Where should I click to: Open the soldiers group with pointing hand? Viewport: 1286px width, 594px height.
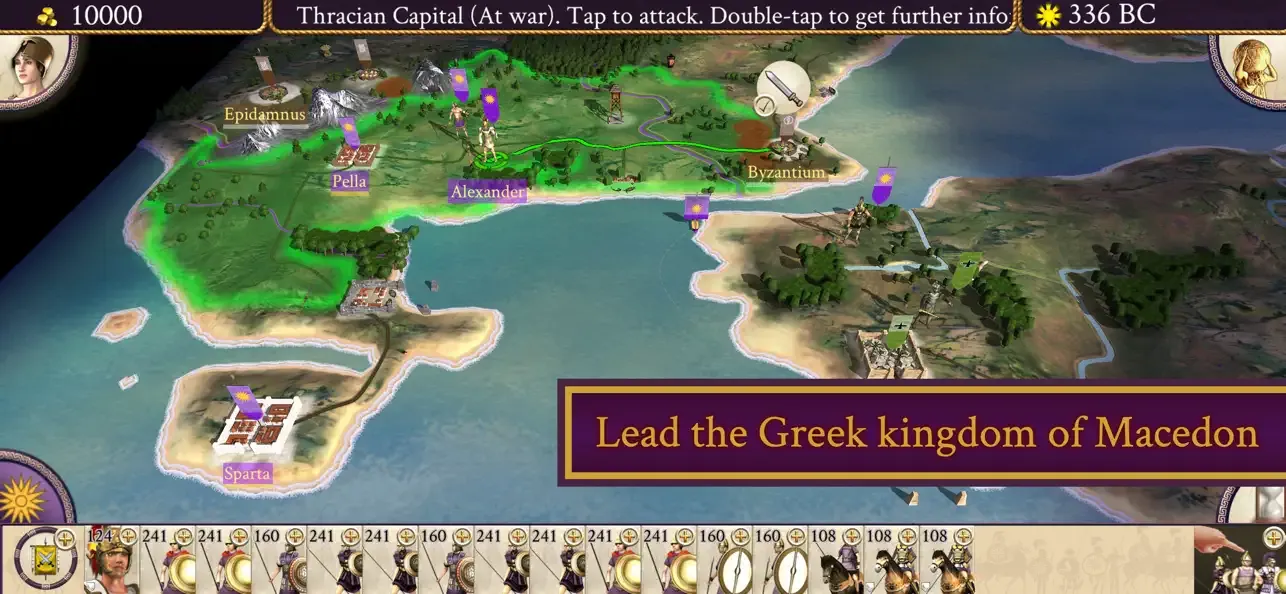1240,562
